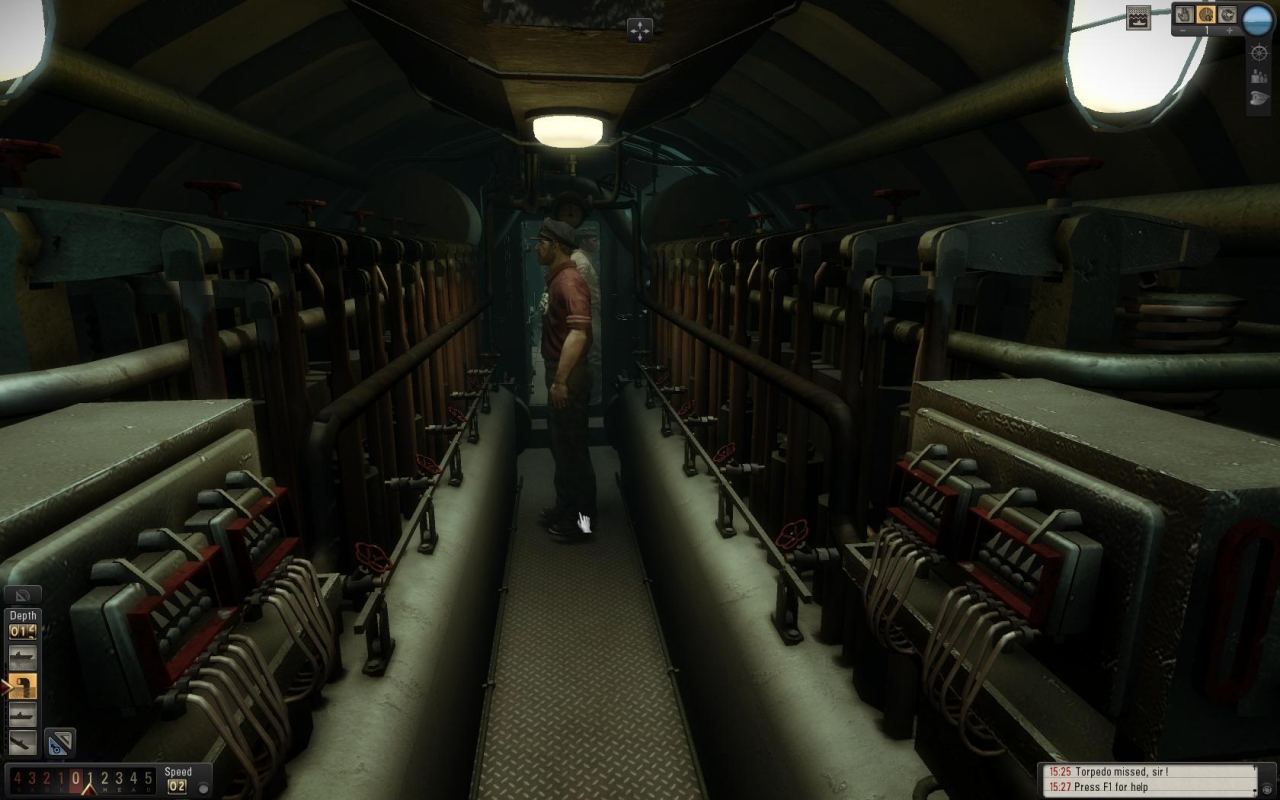Open the blue compass and triangle tool
The height and width of the screenshot is (800, 1280).
click(59, 742)
